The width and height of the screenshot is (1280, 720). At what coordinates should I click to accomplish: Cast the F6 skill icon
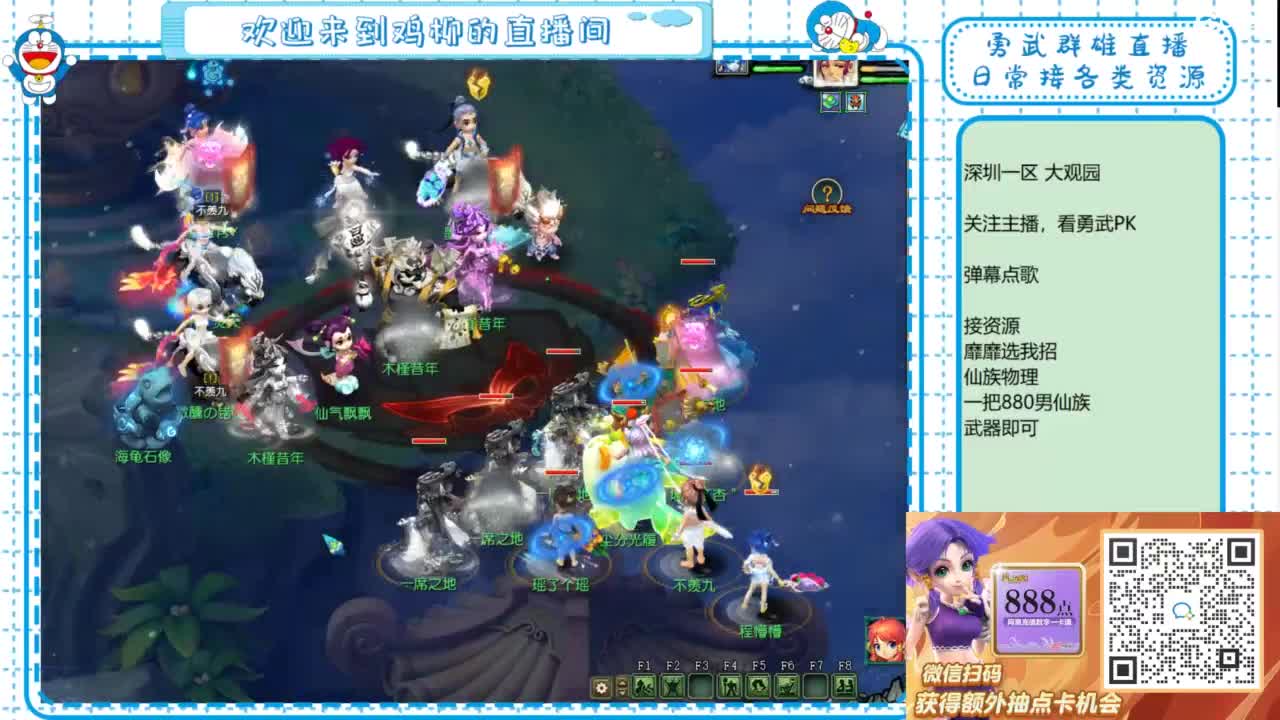788,686
